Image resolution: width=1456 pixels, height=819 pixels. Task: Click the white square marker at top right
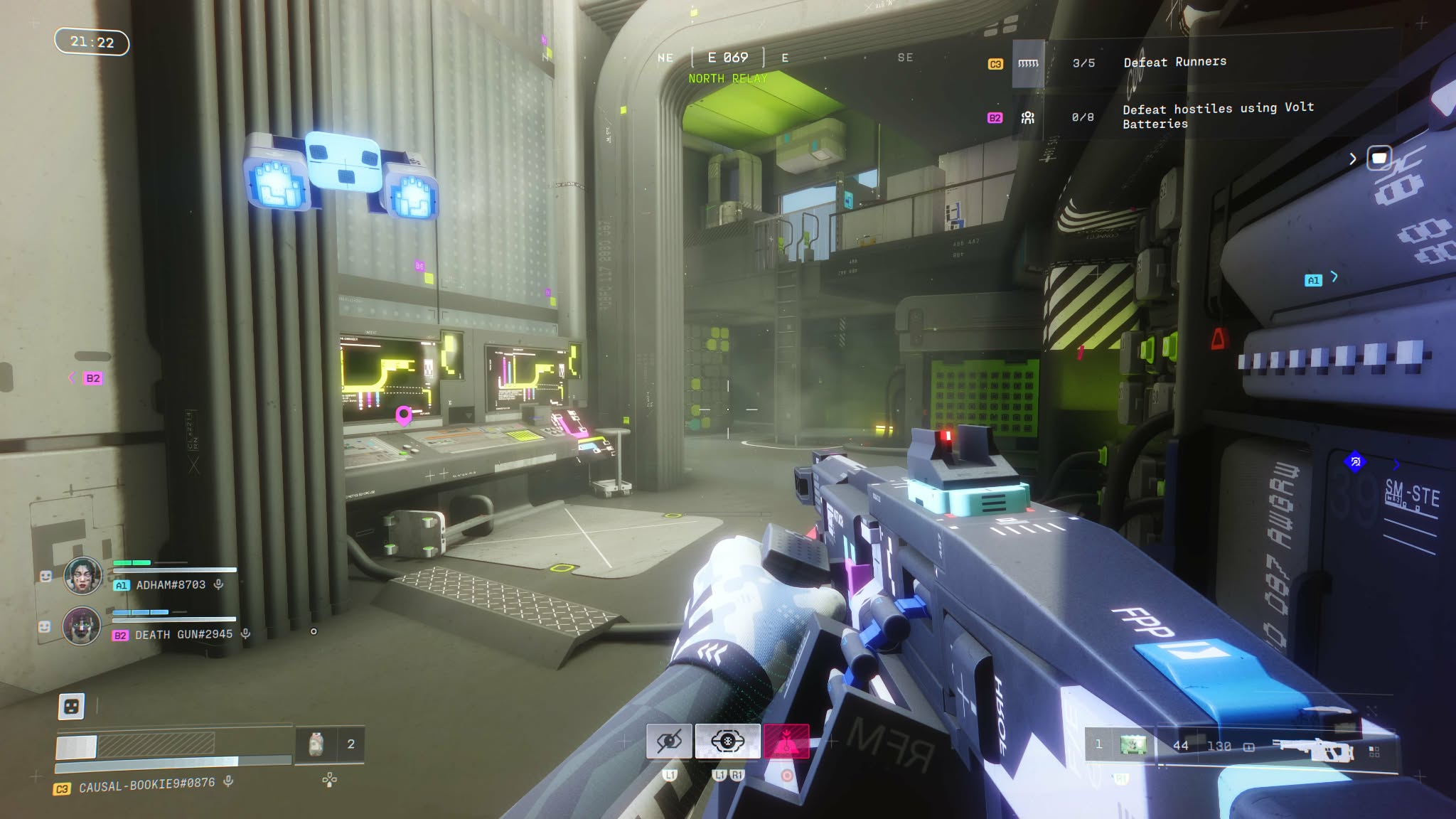[x=1379, y=158]
